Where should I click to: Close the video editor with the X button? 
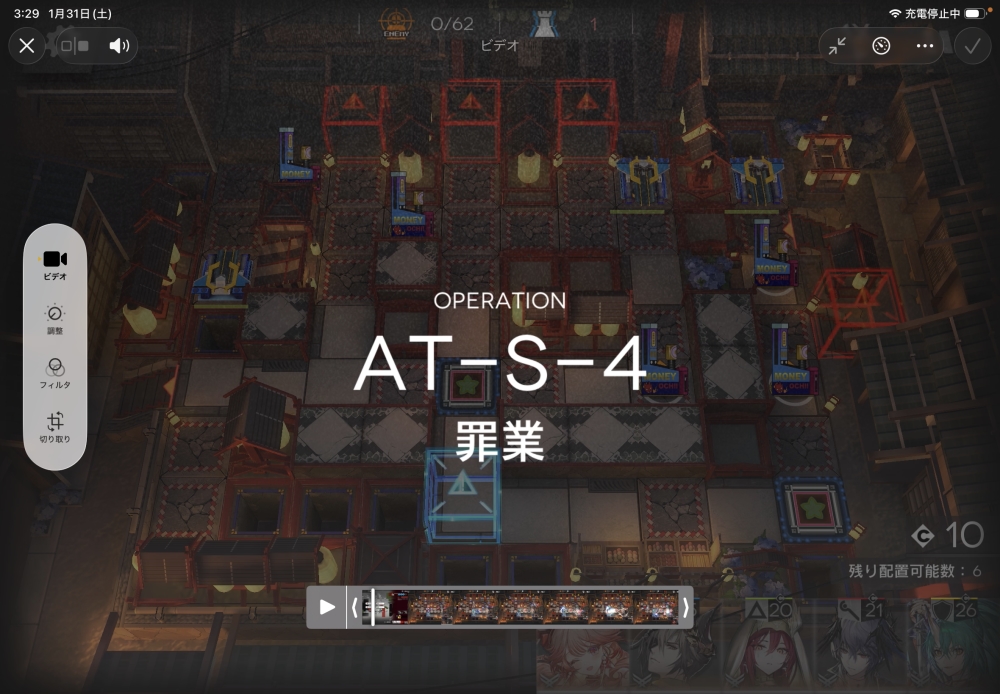click(x=27, y=45)
